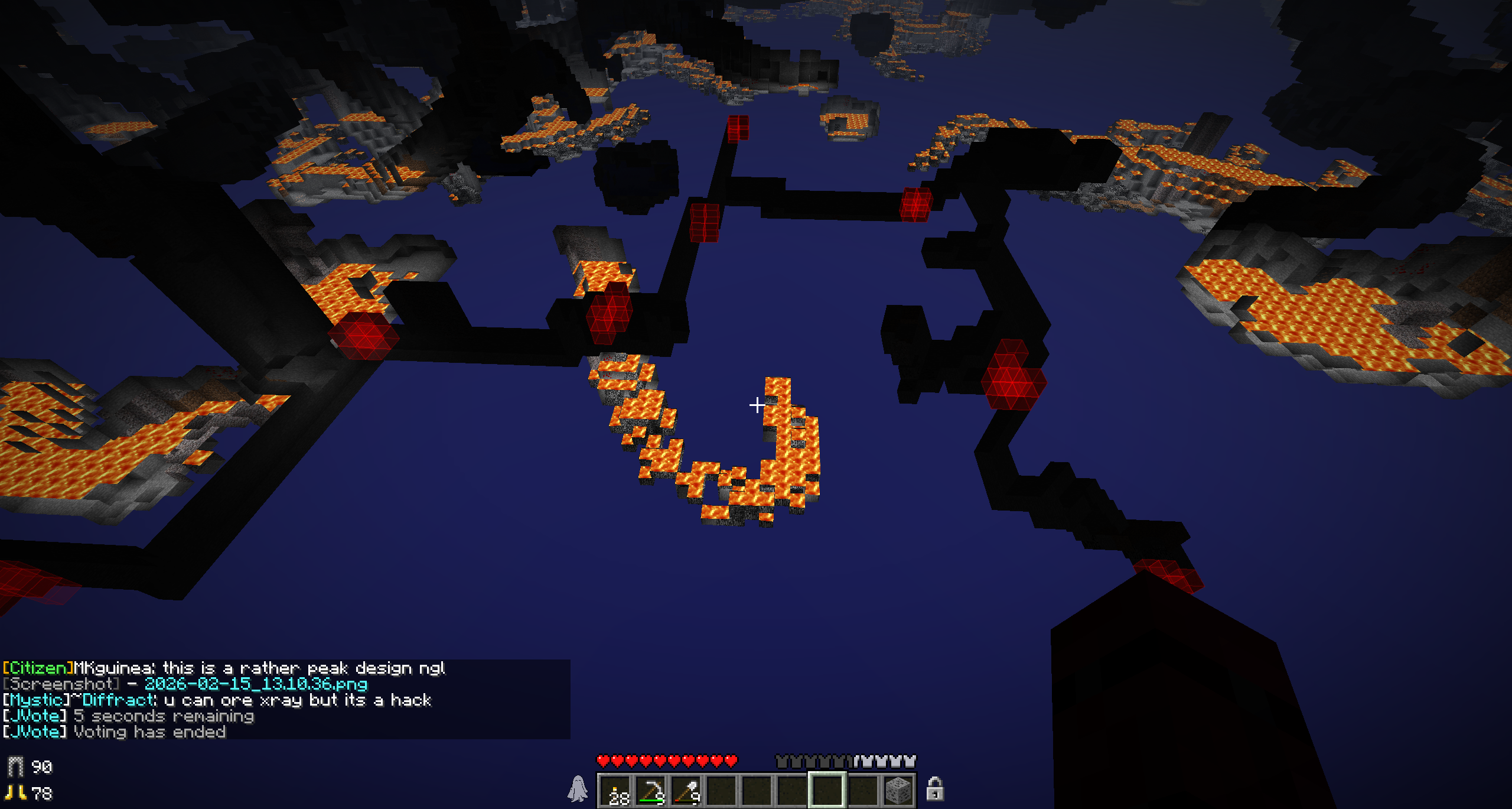Click the ghost icon left of hotbar
Image resolution: width=1512 pixels, height=809 pixels.
click(x=578, y=789)
